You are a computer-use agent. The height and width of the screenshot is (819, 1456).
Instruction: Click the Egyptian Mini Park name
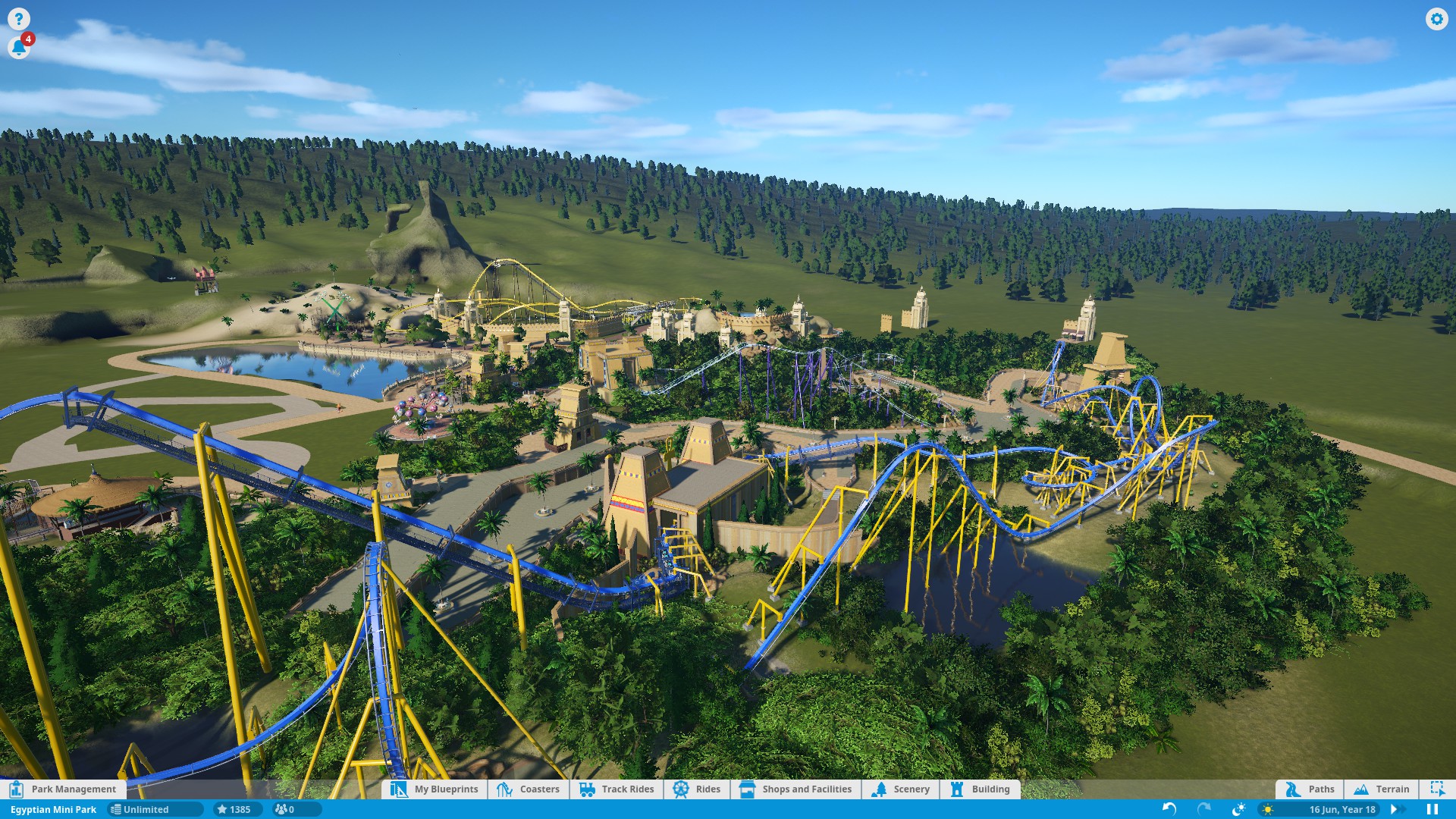click(x=53, y=809)
